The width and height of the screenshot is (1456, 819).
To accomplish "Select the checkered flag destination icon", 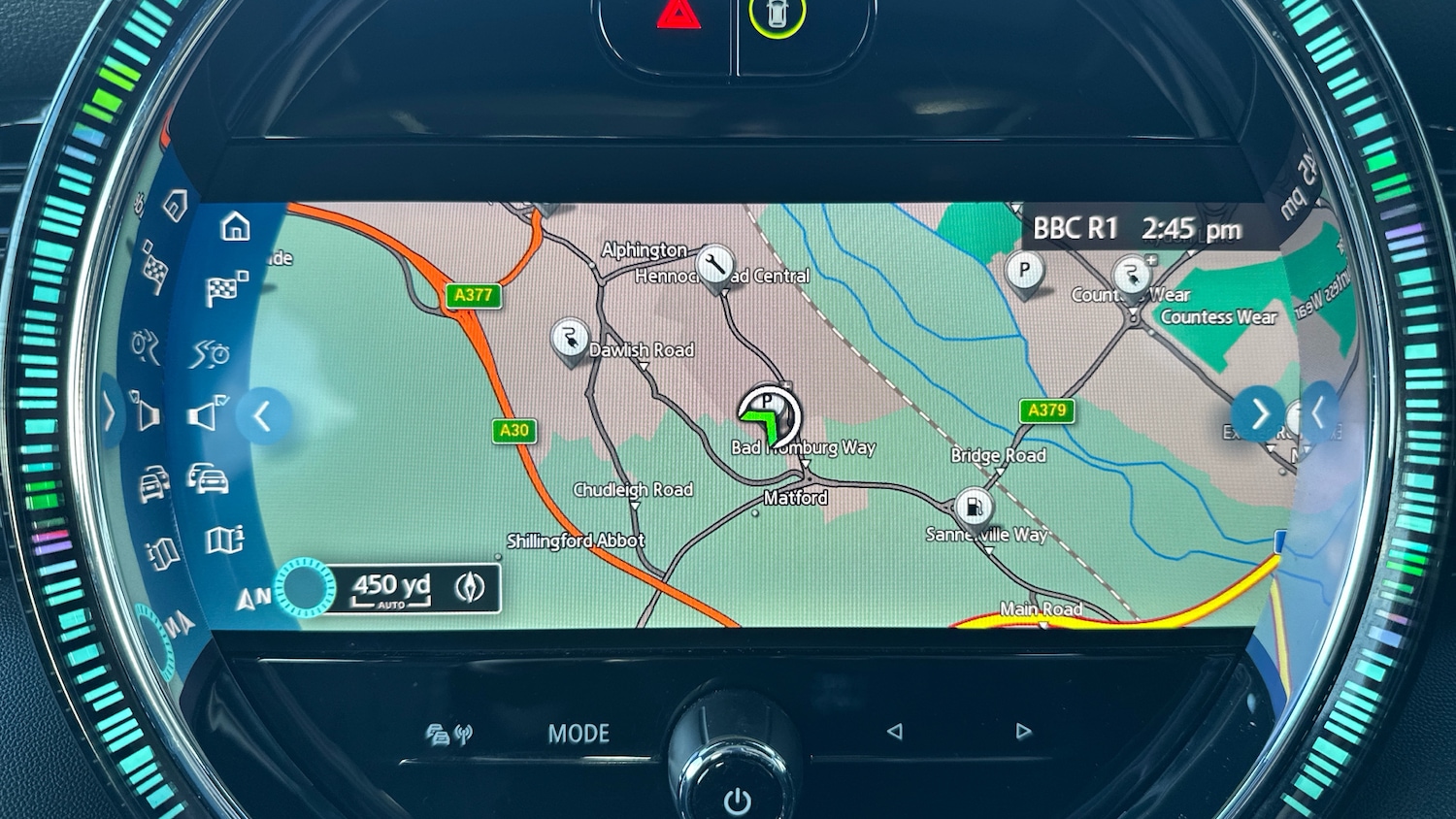I will [225, 289].
